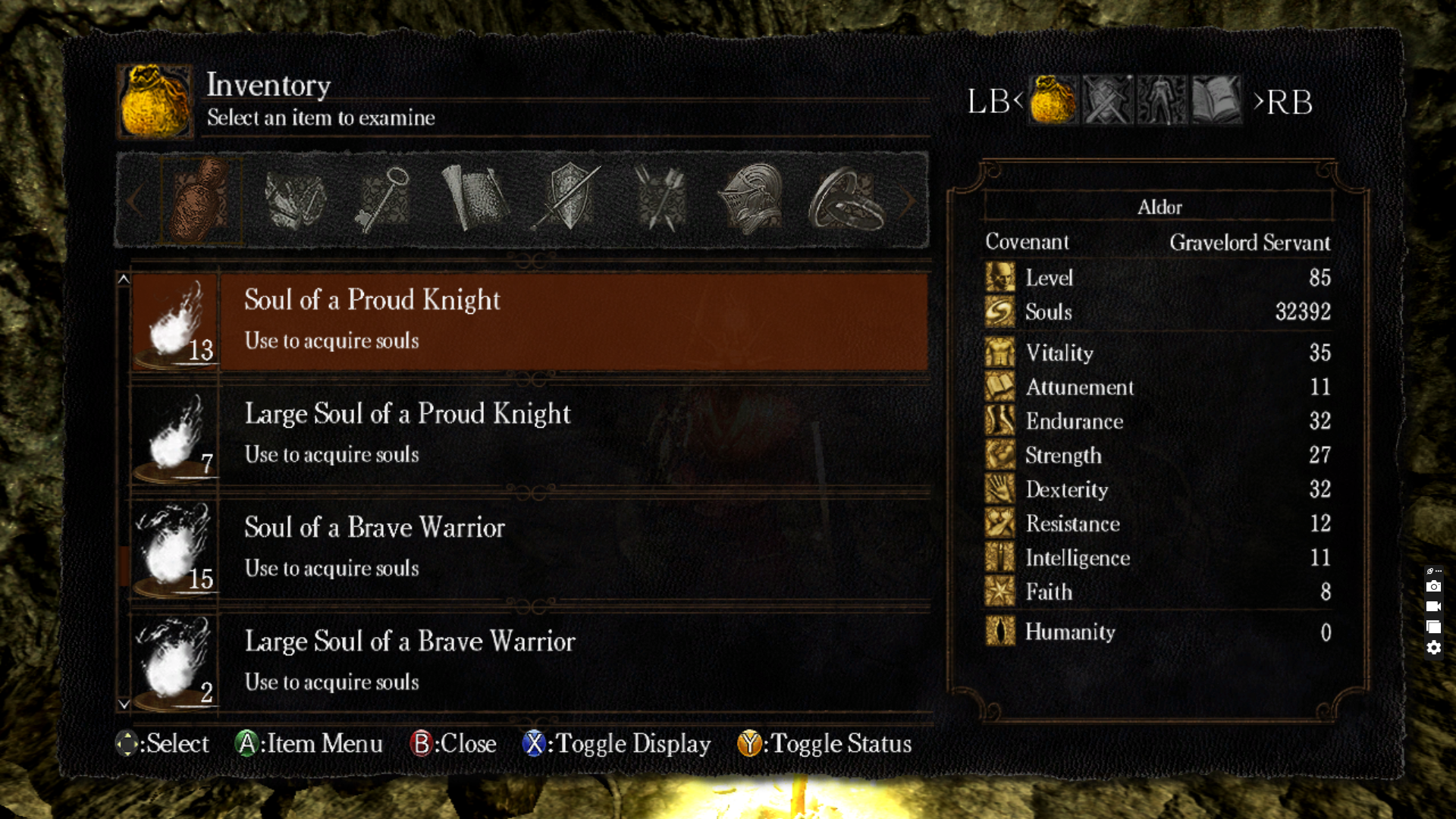1456x819 pixels.
Task: Pick Large Soul of a Brave Warrior
Action: pos(529,662)
